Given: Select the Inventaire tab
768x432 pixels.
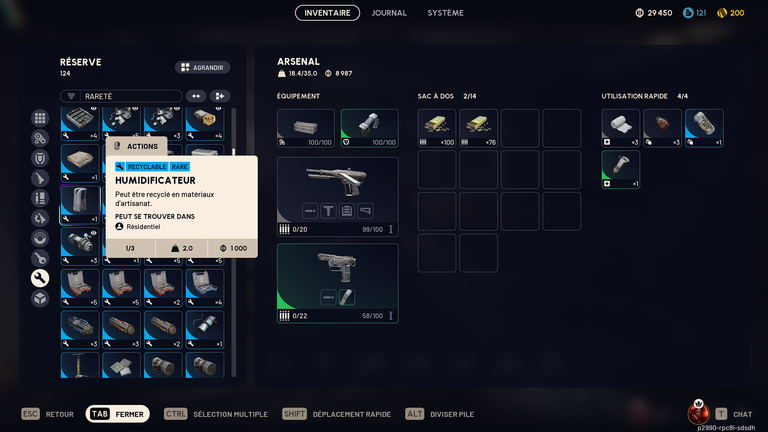Looking at the screenshot, I should click(x=327, y=13).
